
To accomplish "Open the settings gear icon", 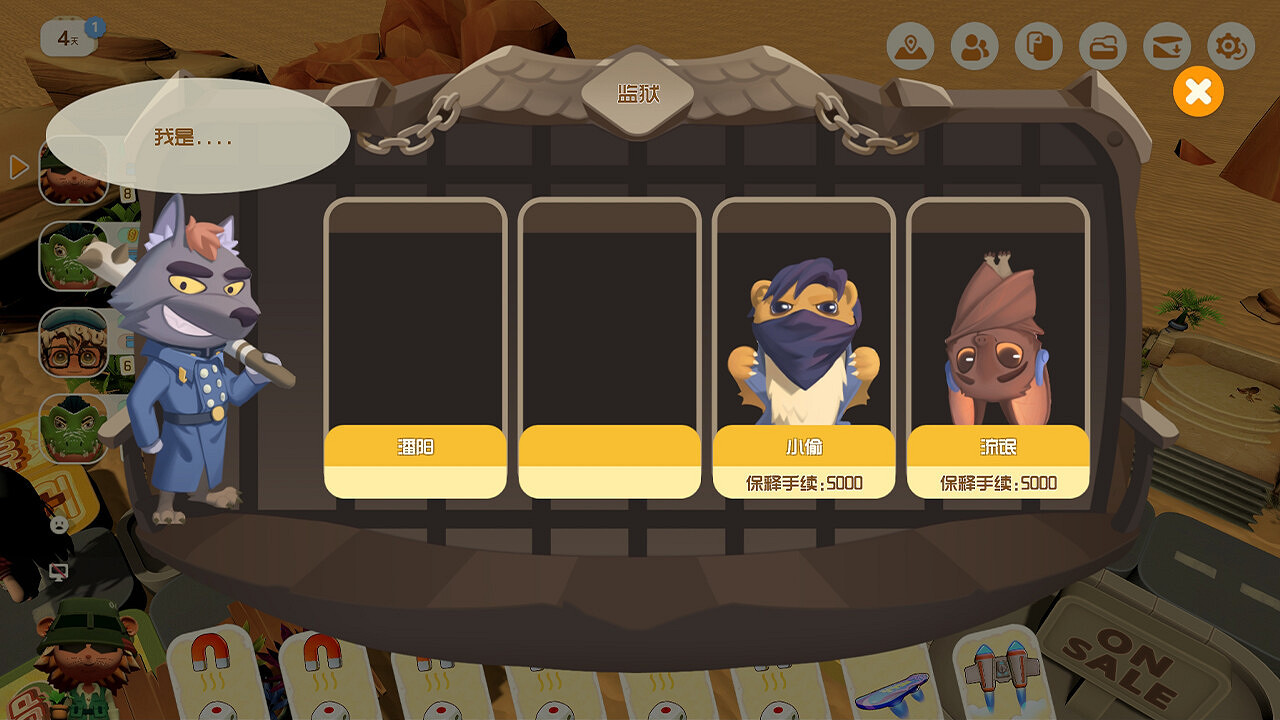I will [1230, 45].
